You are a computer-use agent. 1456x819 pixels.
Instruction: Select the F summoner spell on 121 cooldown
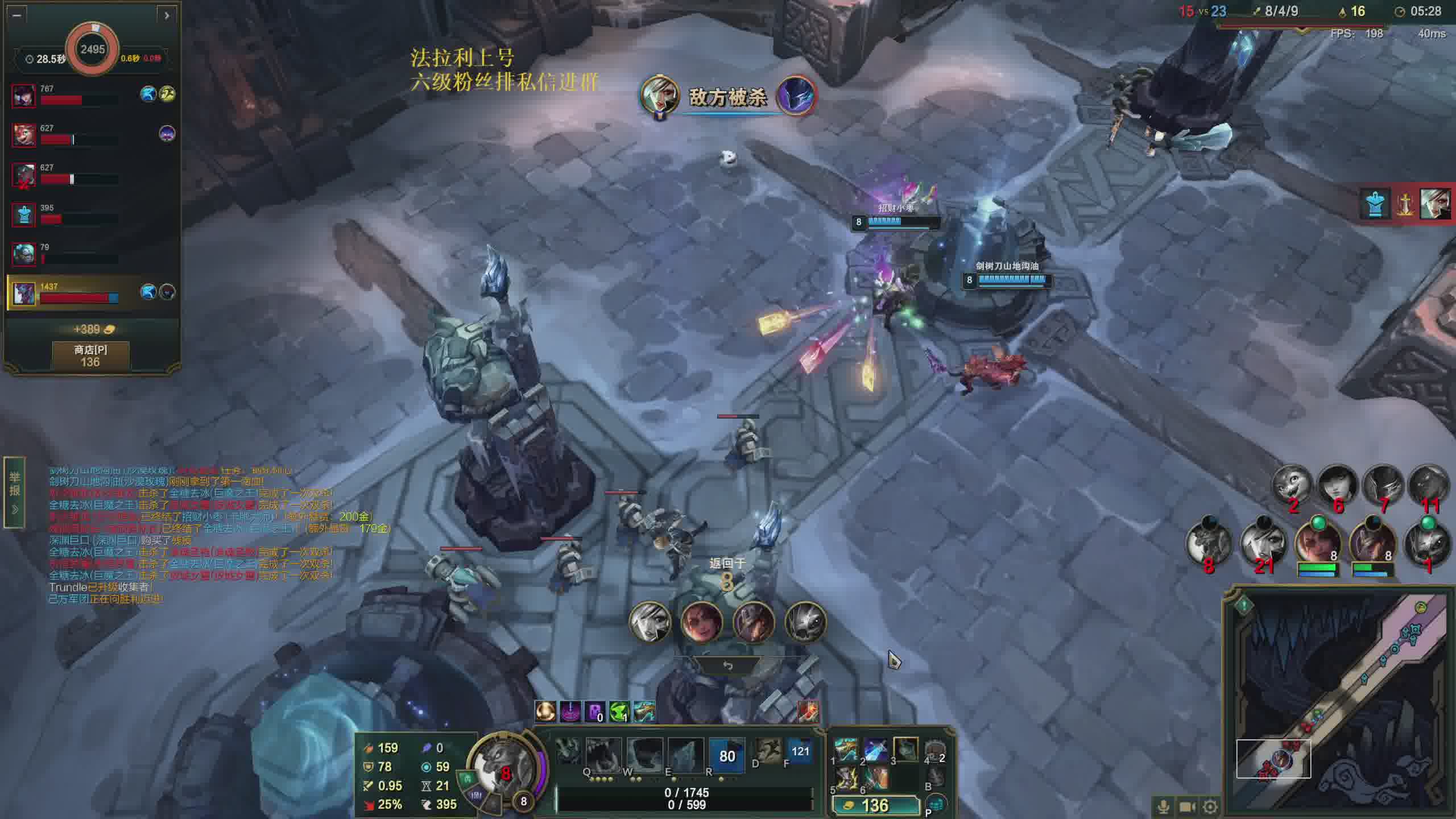800,752
